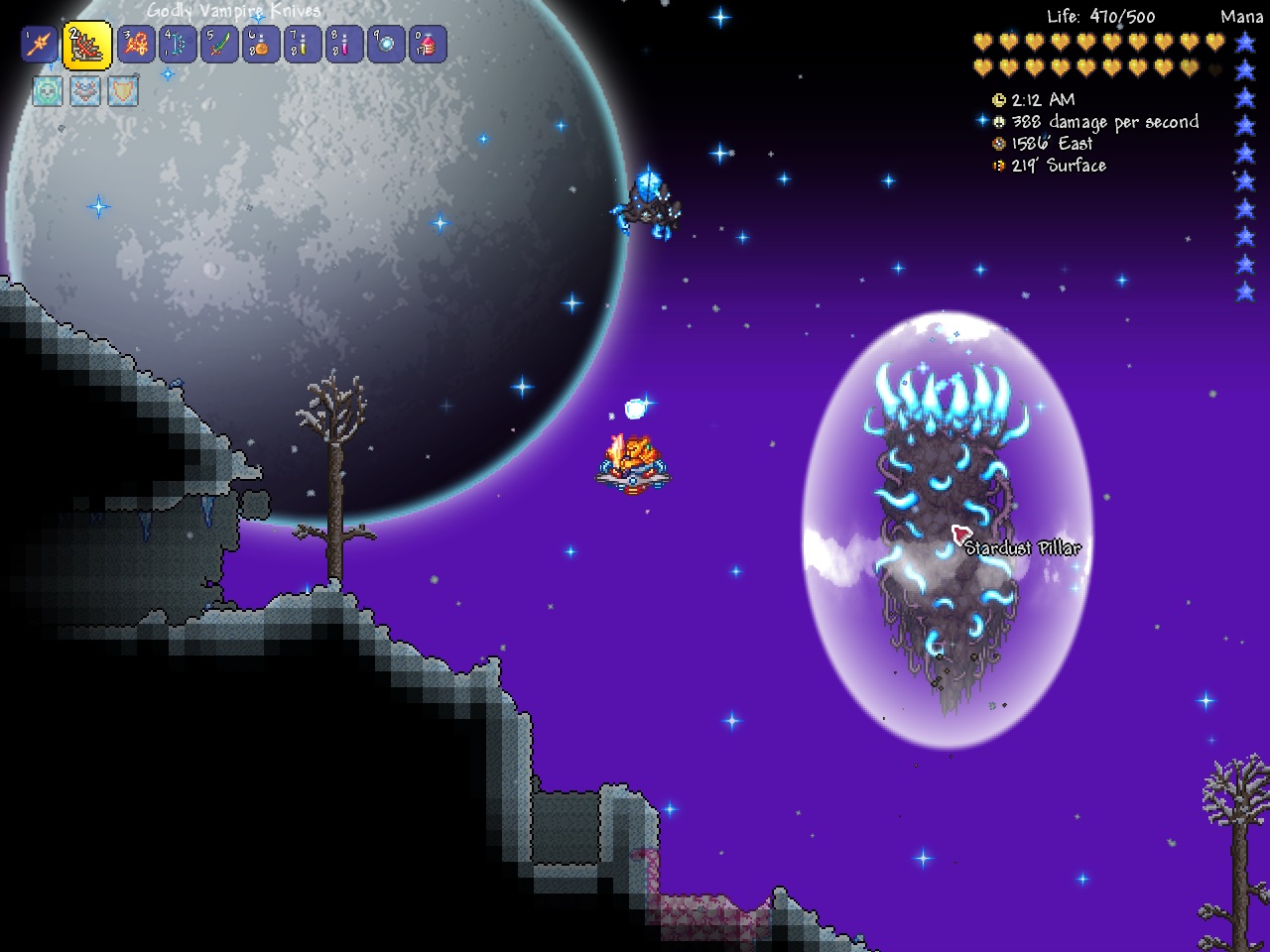Select the Vampire Knives in hotbar slot 2
1270x952 pixels.
87,45
